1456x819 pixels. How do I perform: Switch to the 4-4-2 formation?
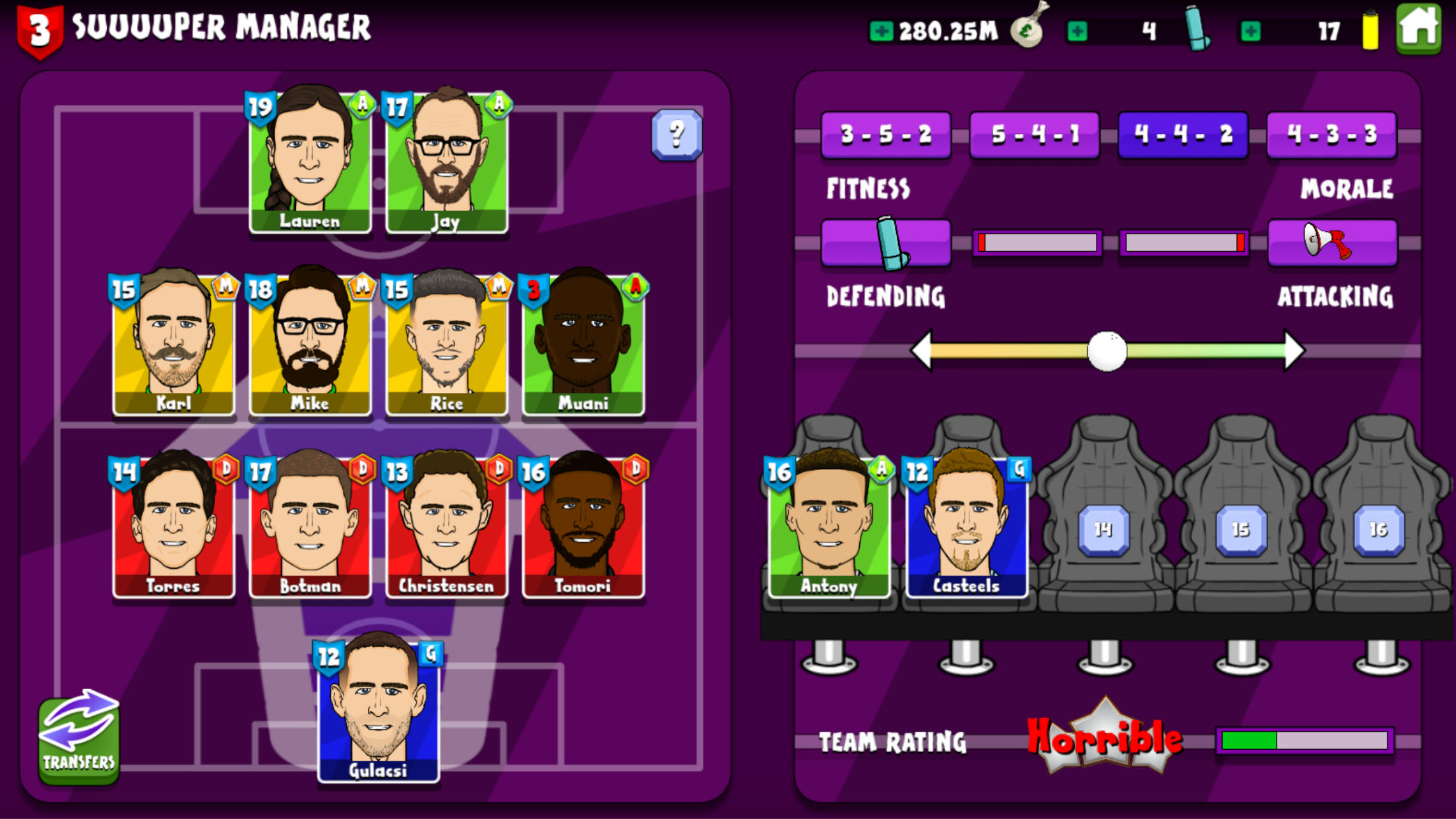coord(1183,135)
